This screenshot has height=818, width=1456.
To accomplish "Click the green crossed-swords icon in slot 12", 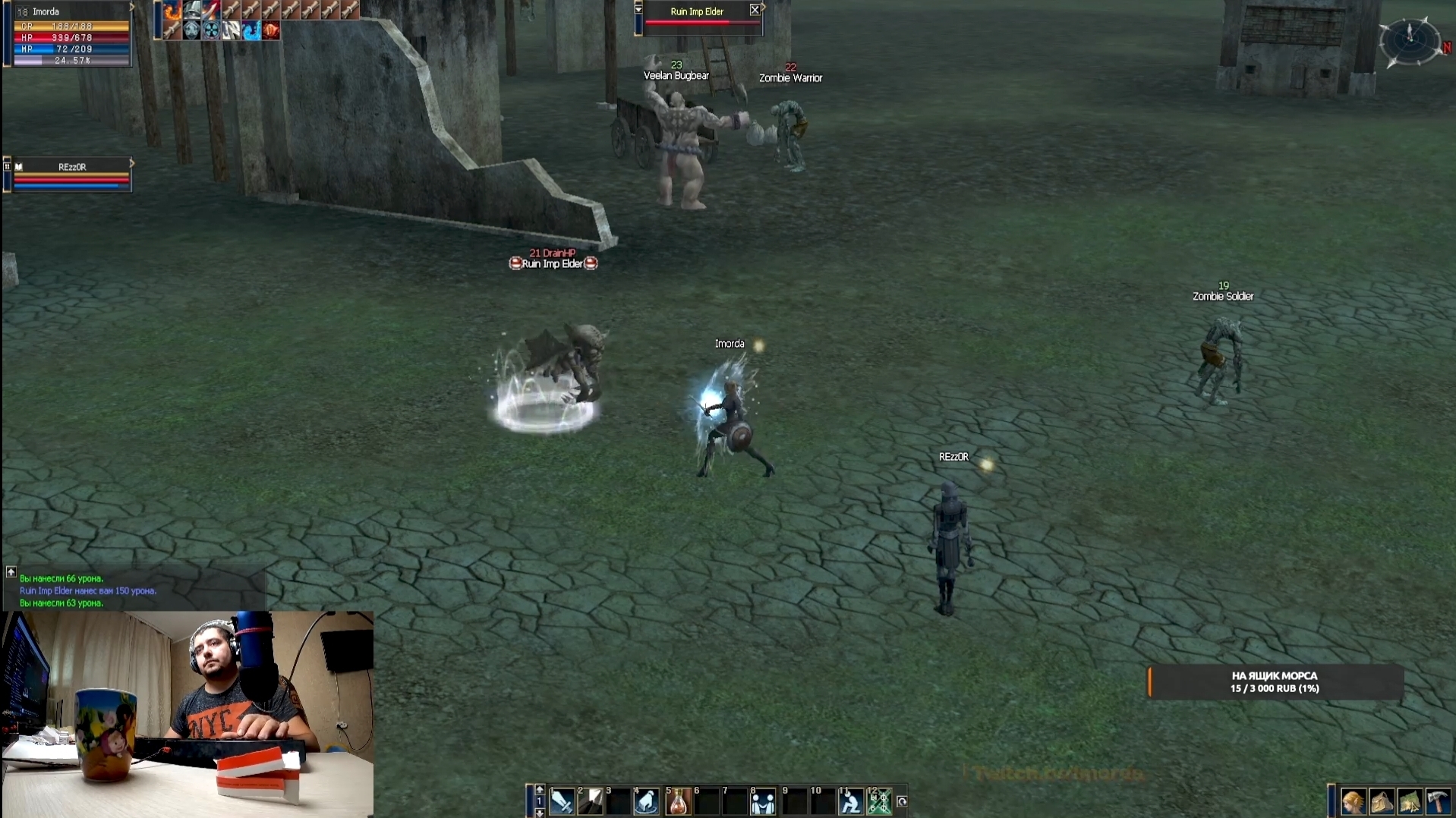I will click(x=879, y=801).
